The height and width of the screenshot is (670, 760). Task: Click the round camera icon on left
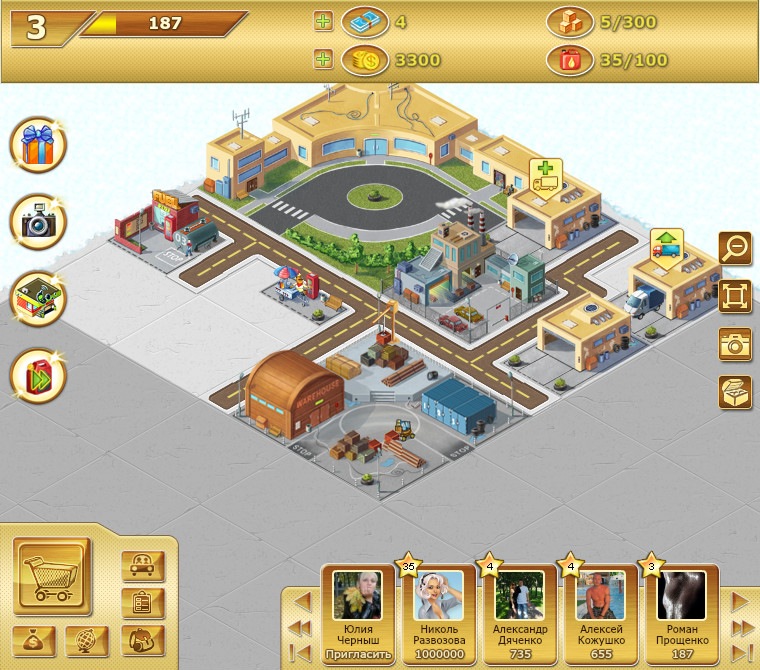click(x=39, y=222)
